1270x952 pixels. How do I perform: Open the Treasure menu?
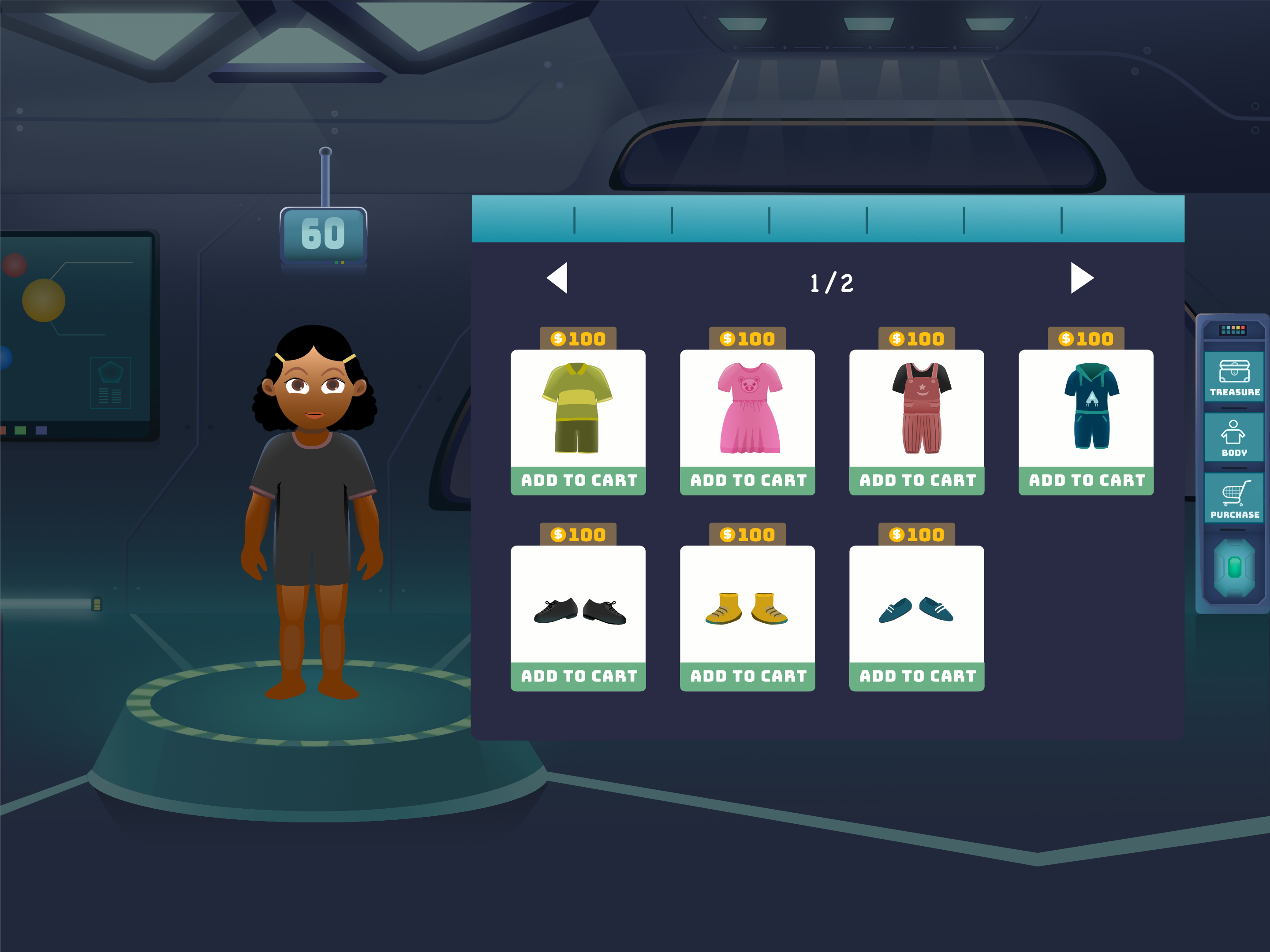(1234, 378)
